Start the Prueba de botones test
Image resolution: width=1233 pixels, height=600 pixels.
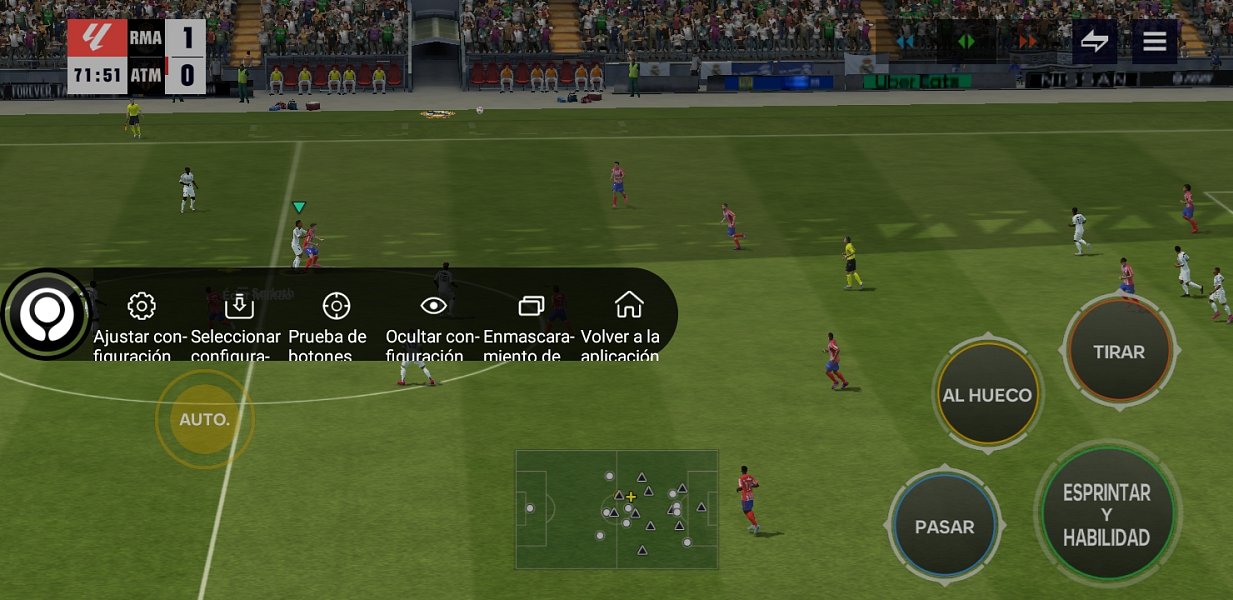coord(336,320)
